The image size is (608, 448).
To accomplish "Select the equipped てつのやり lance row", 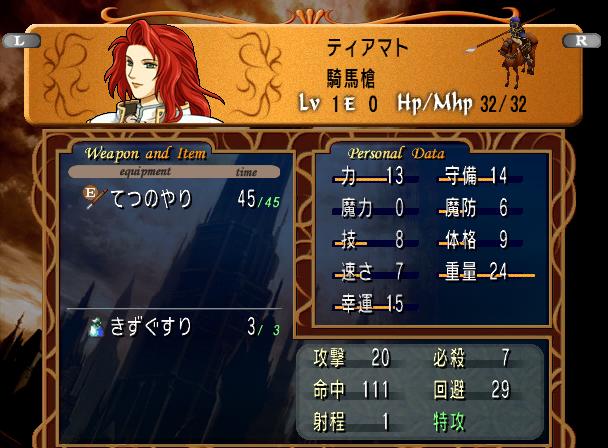I will (170, 200).
